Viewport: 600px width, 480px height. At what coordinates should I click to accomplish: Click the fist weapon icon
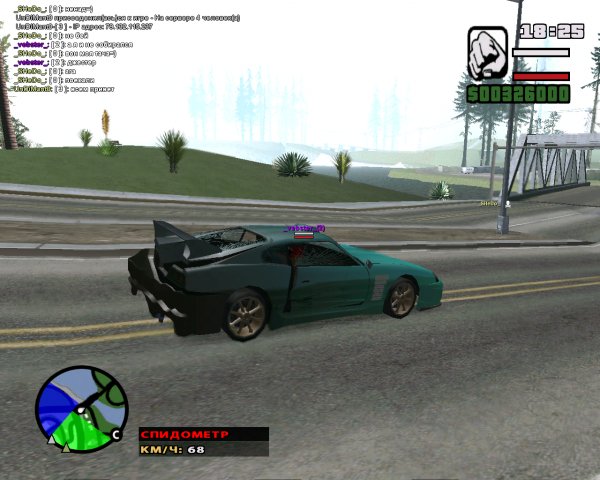tap(487, 53)
